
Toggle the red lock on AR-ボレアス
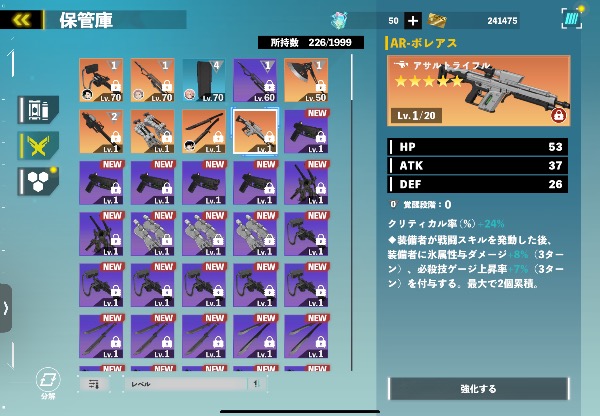pos(558,115)
